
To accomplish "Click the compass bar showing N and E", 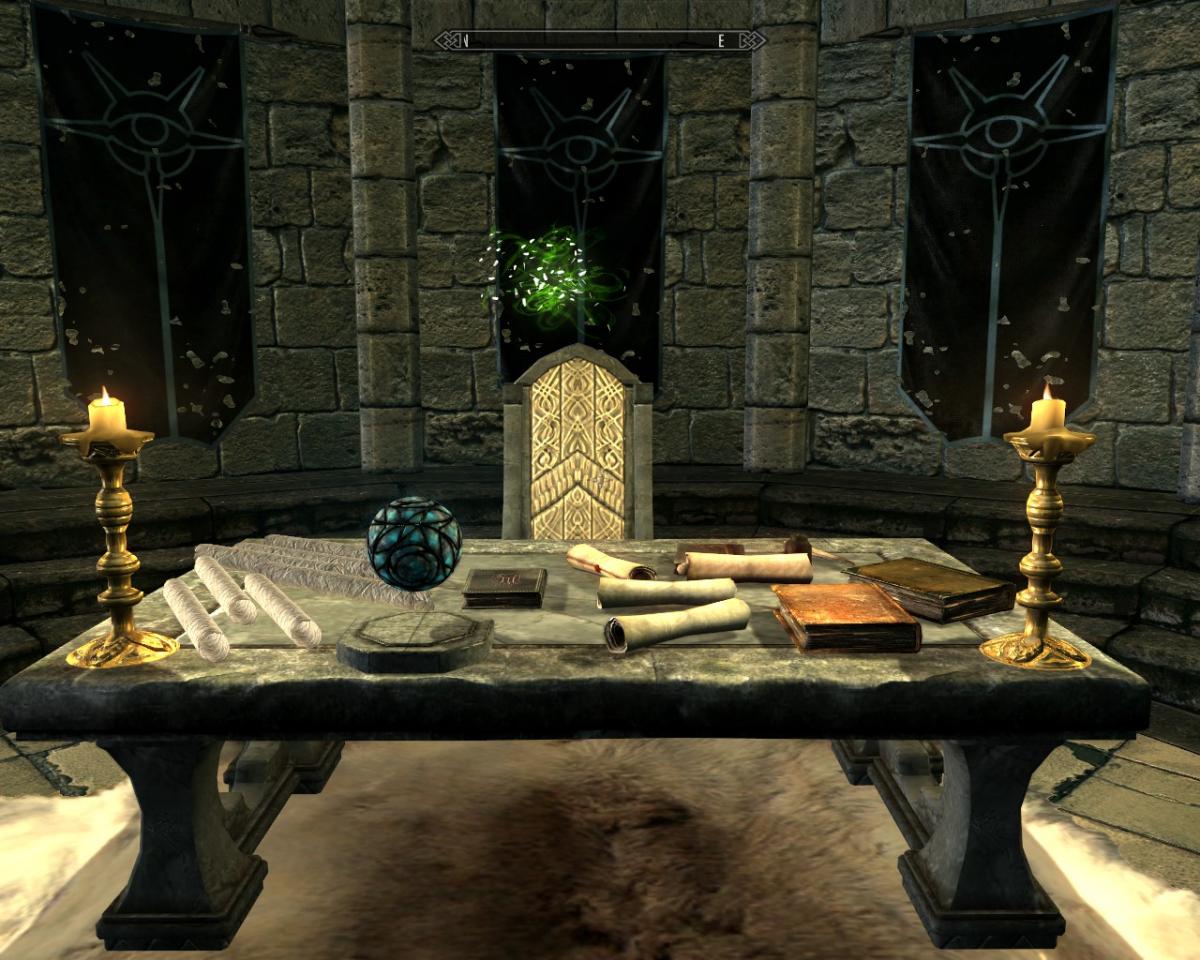I will 600,41.
